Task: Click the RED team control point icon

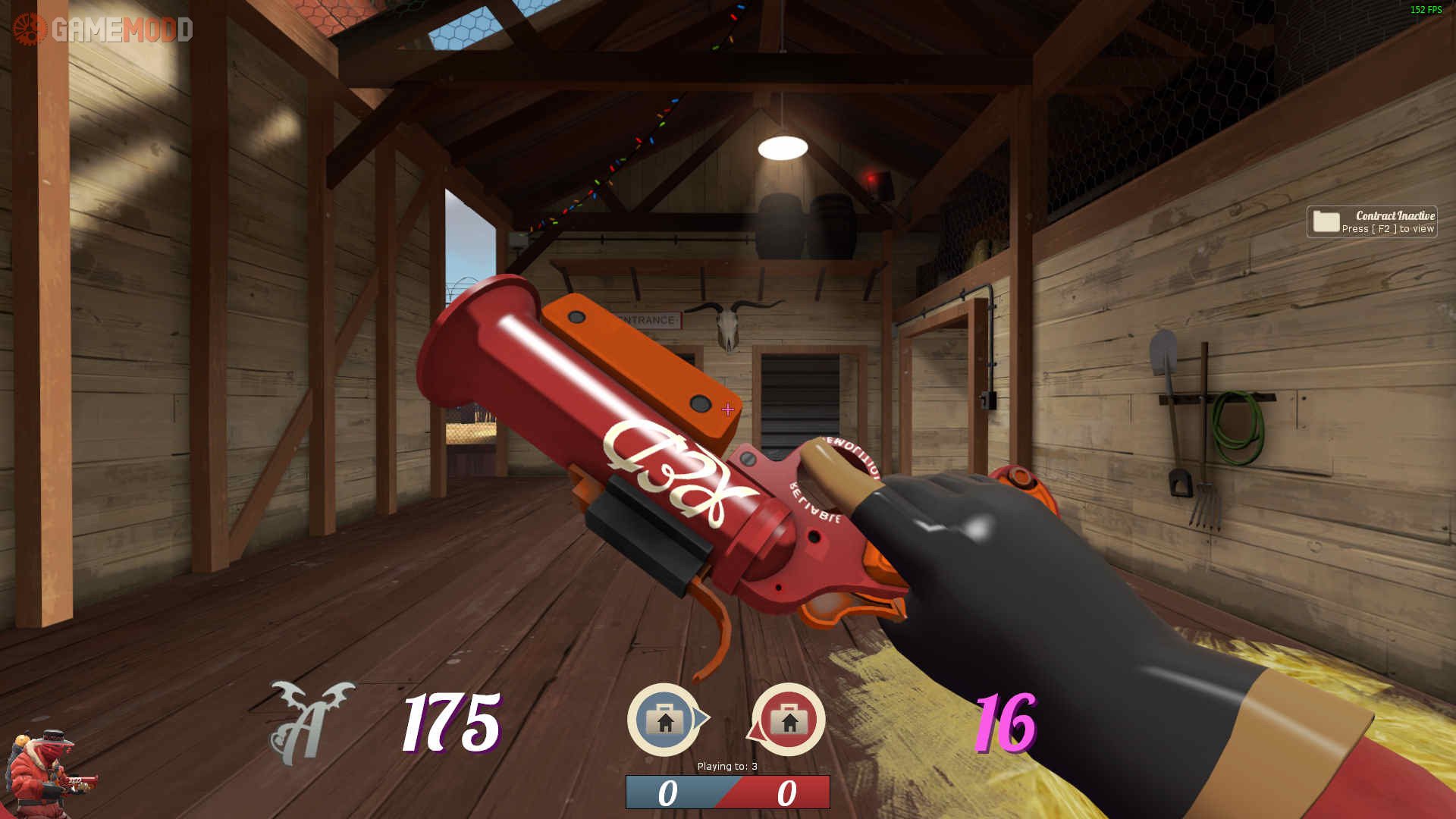Action: tap(788, 719)
